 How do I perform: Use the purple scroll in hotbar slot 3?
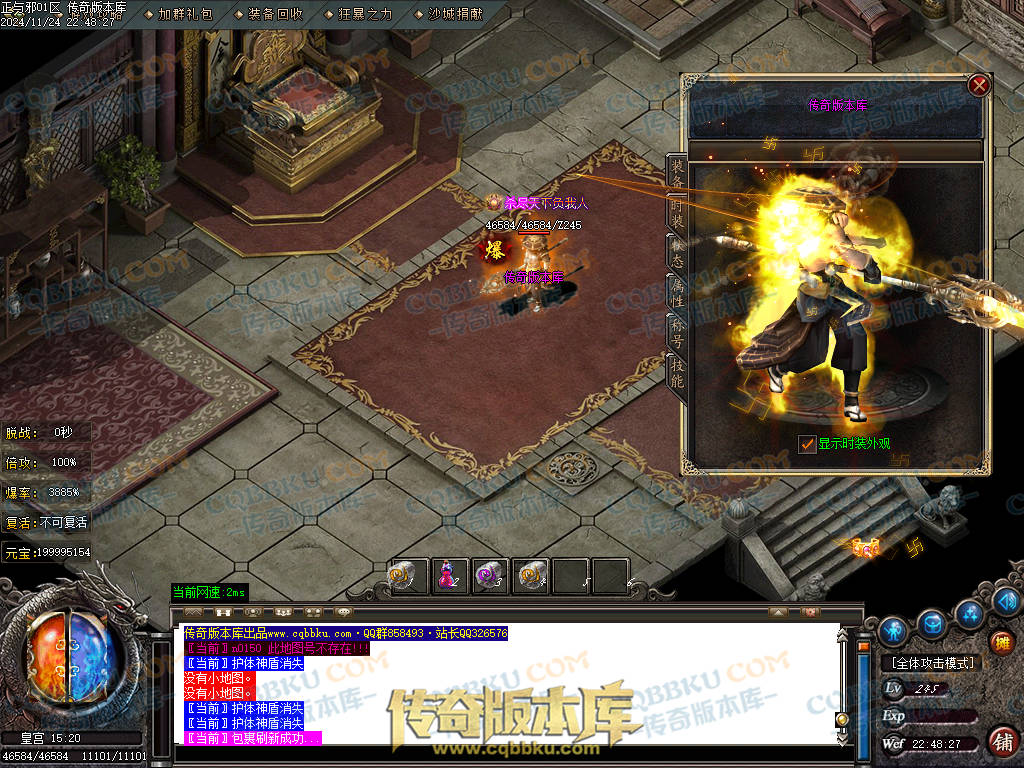[489, 575]
